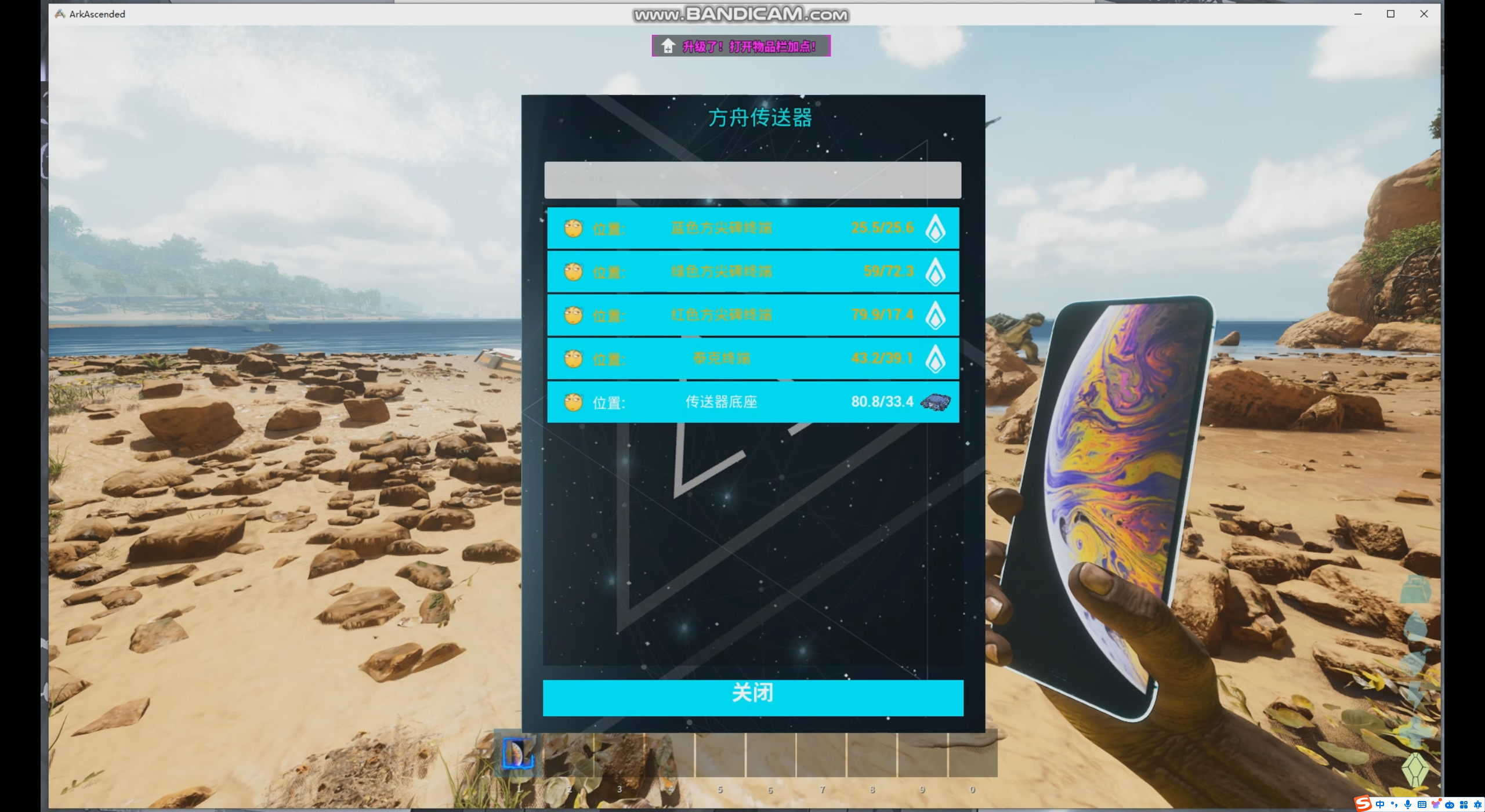Click the grey search field in teleporter panel

coord(752,180)
